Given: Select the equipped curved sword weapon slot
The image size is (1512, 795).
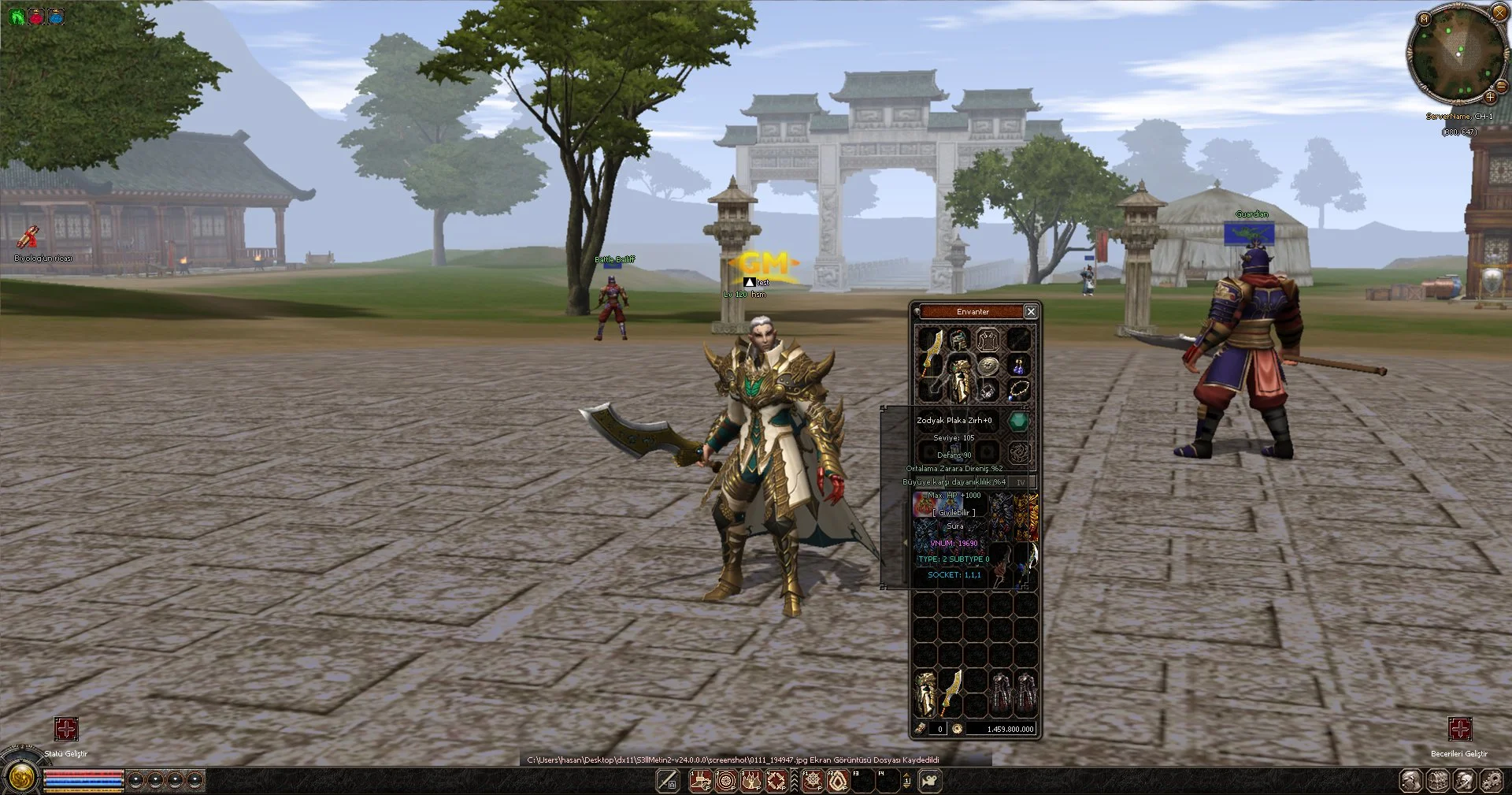Looking at the screenshot, I should [931, 352].
